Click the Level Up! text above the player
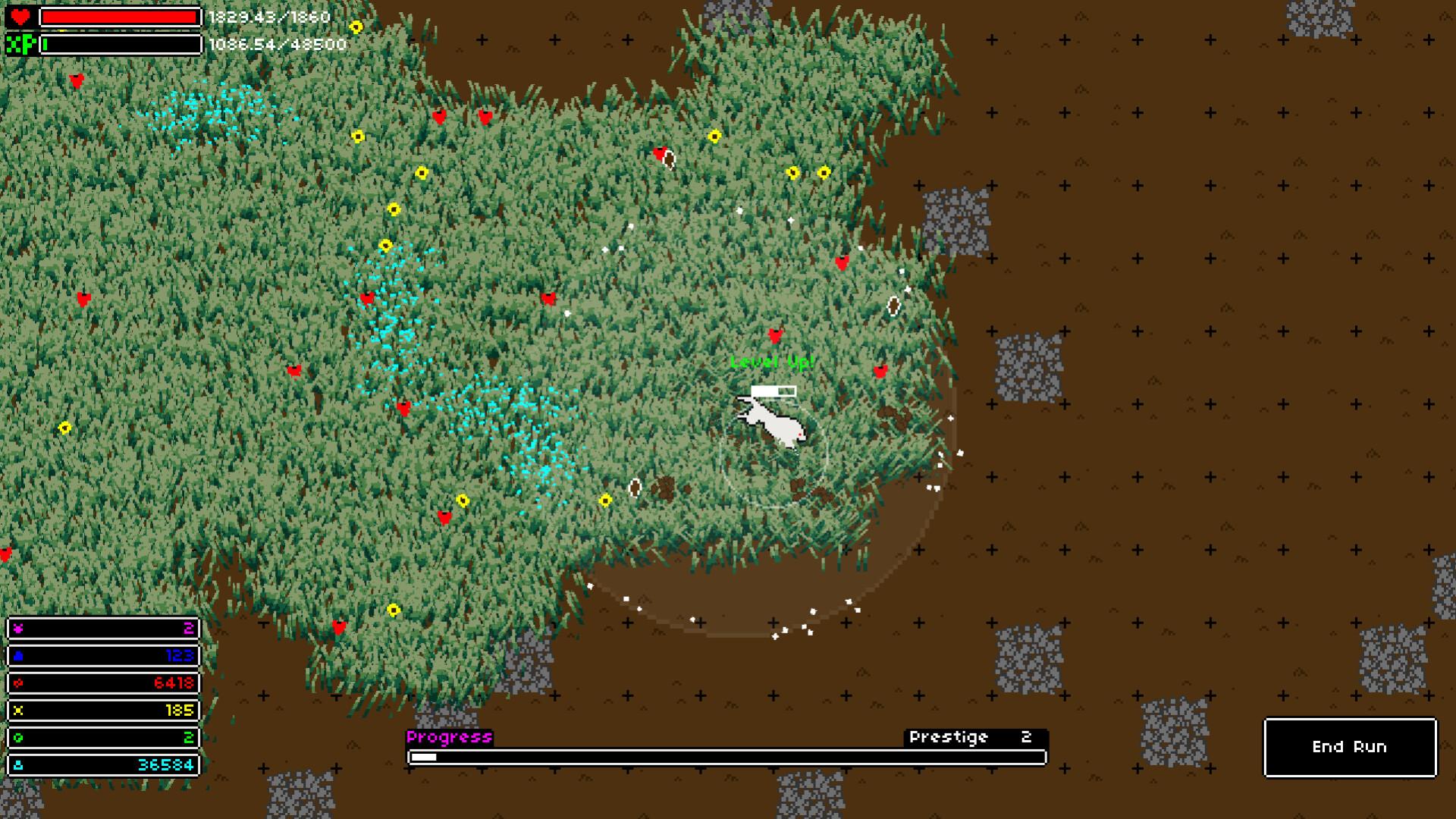 pos(770,362)
